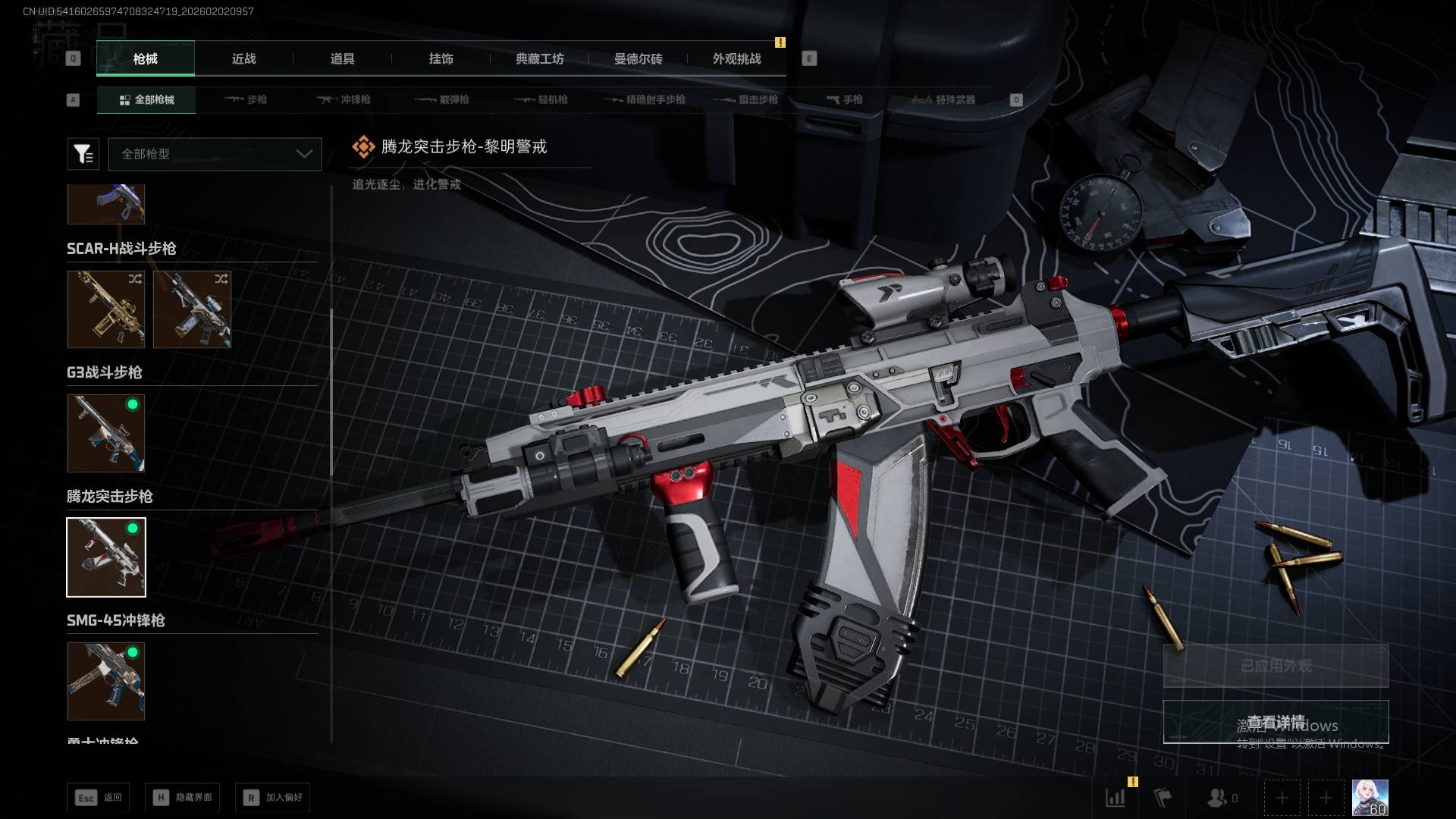
Task: Open the 全部枪型 dropdown
Action: click(x=215, y=154)
